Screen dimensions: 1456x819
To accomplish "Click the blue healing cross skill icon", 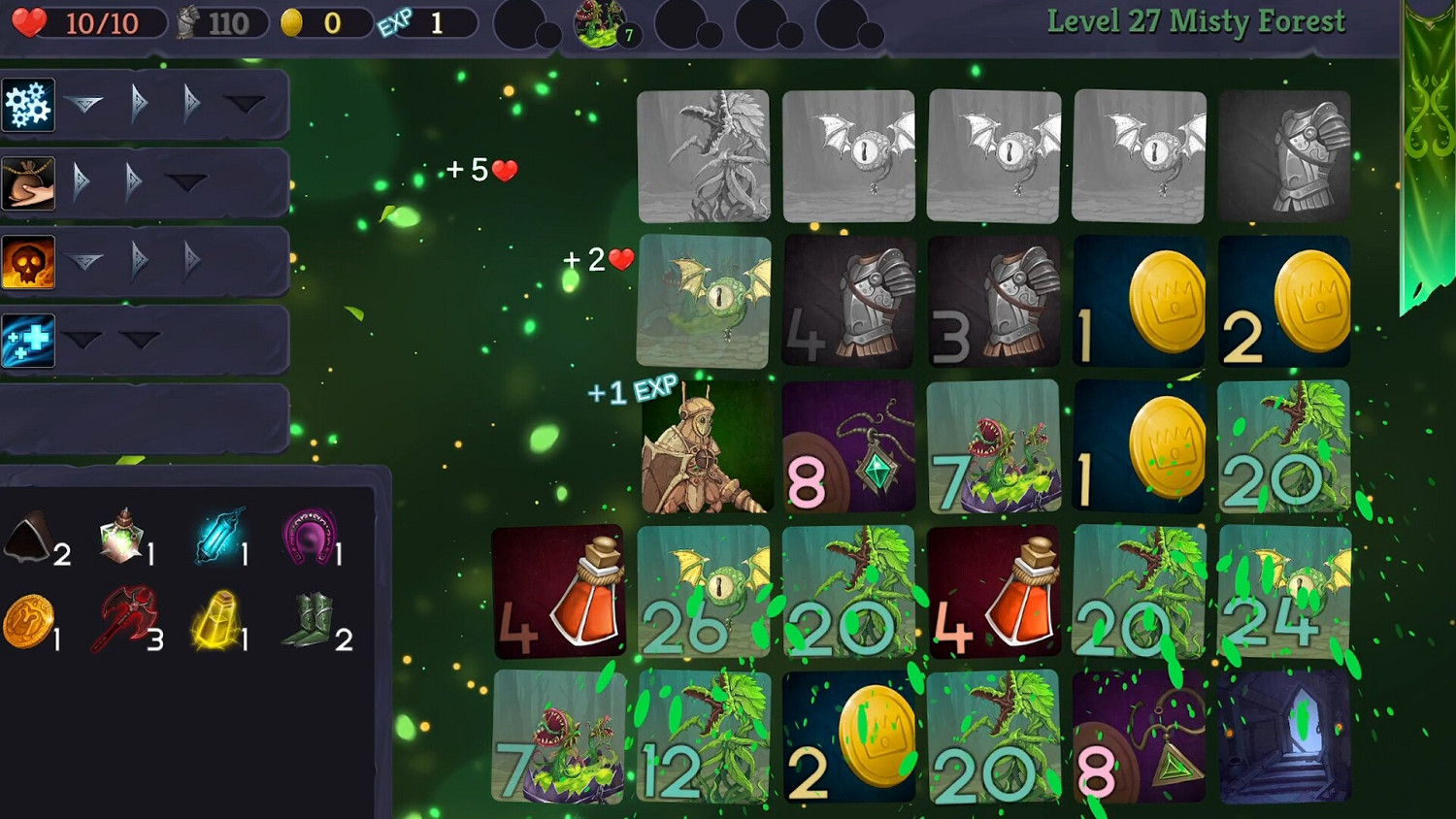I will (x=29, y=340).
